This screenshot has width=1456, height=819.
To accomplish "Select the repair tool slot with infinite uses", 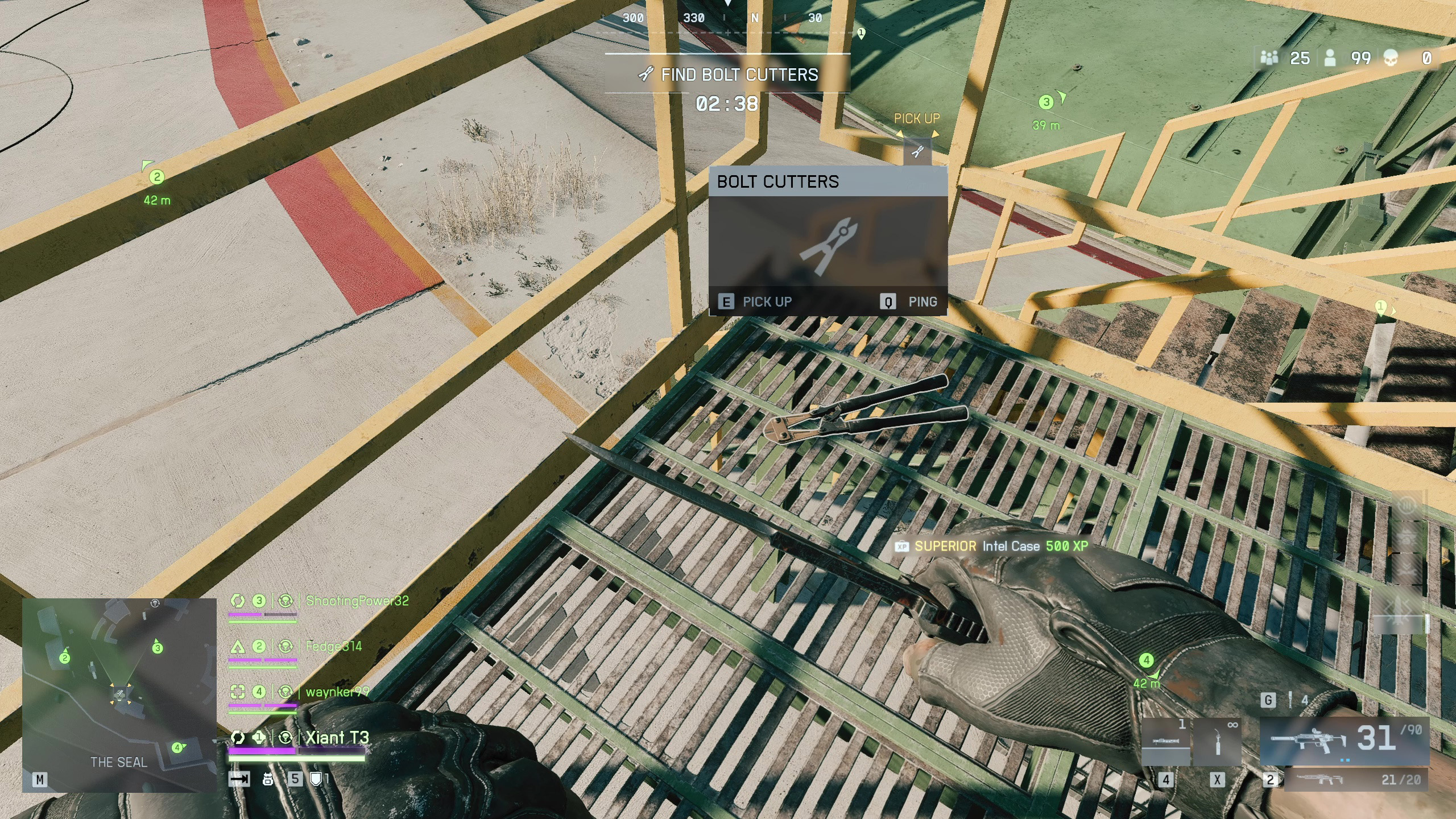I will tap(1217, 742).
